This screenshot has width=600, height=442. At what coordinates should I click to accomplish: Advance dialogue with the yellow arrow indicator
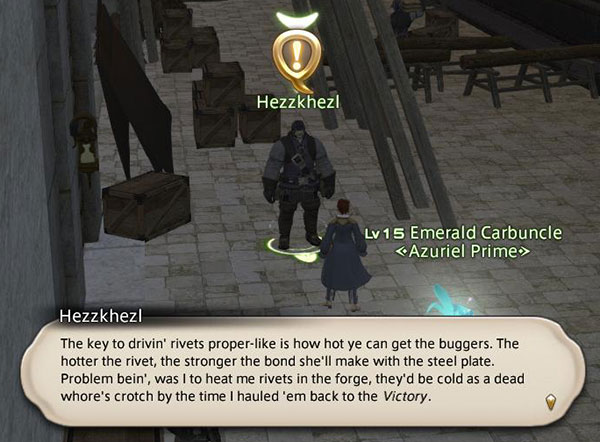[x=551, y=400]
